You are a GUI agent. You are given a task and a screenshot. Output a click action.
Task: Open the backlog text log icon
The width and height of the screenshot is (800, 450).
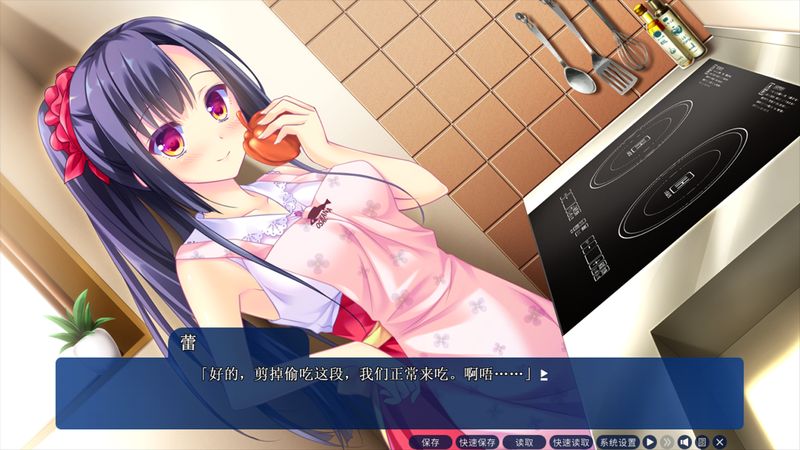point(702,441)
